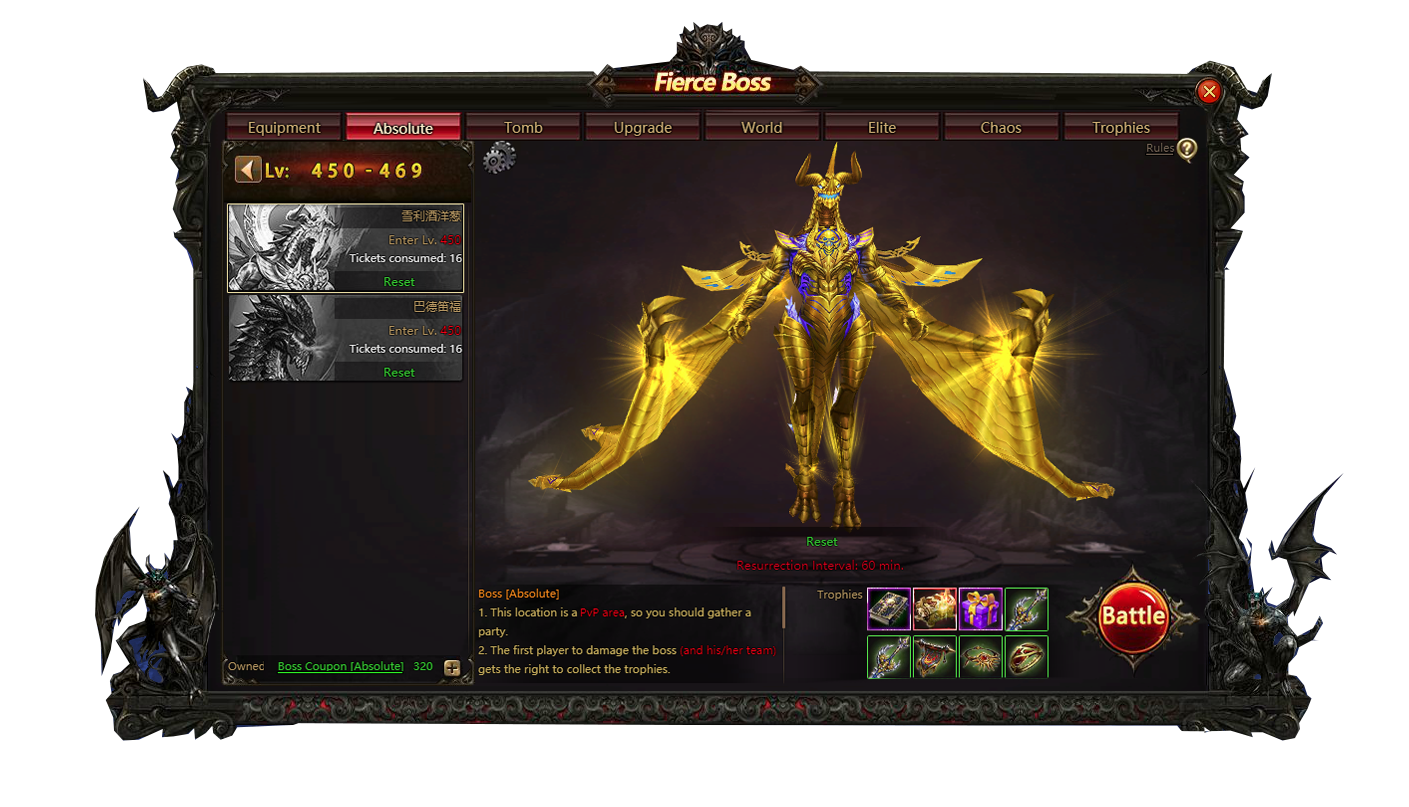This screenshot has height=807, width=1409.
Task: Go to the World boss tab
Action: coord(762,127)
